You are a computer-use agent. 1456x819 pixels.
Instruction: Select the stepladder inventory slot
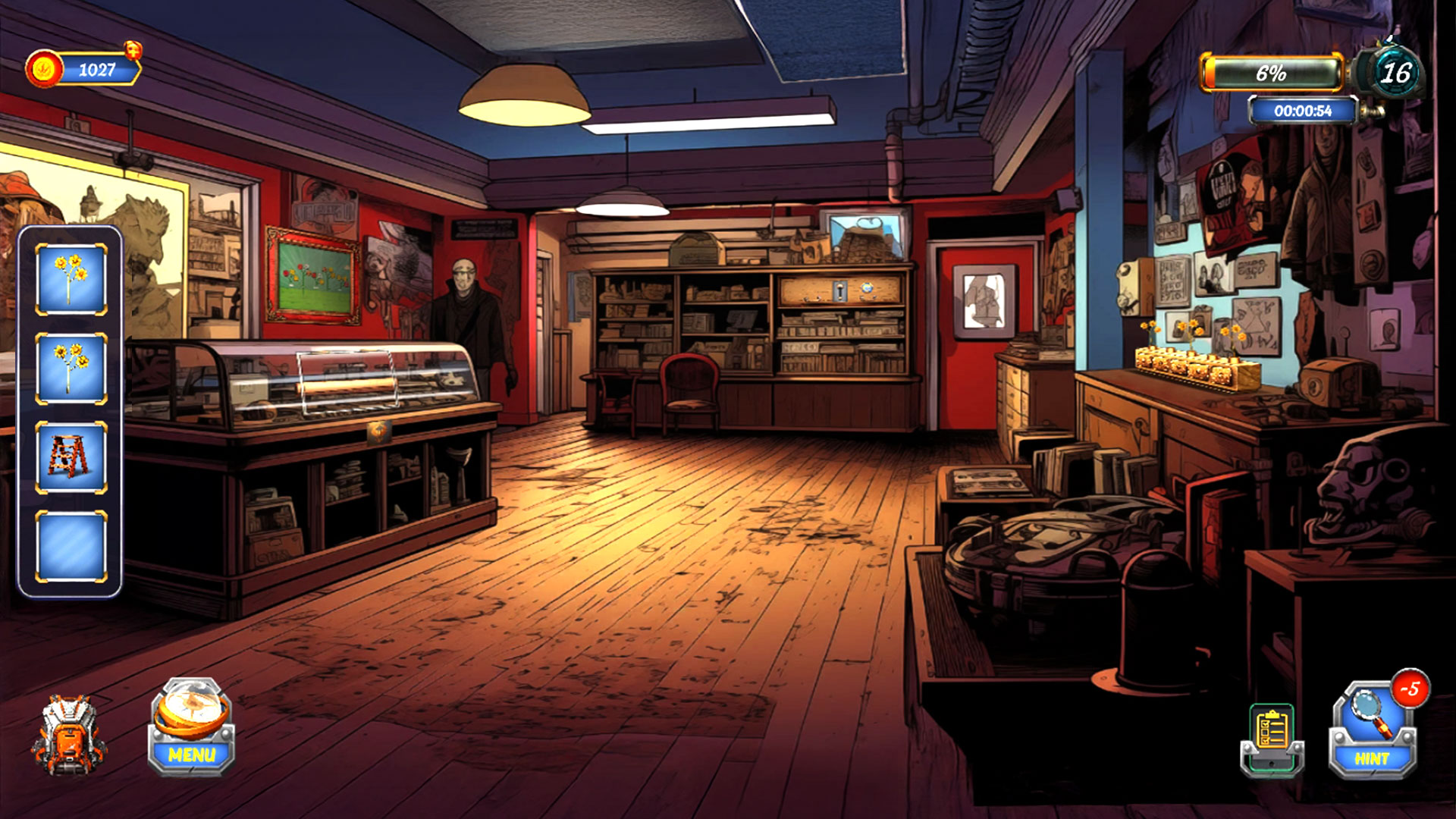71,457
